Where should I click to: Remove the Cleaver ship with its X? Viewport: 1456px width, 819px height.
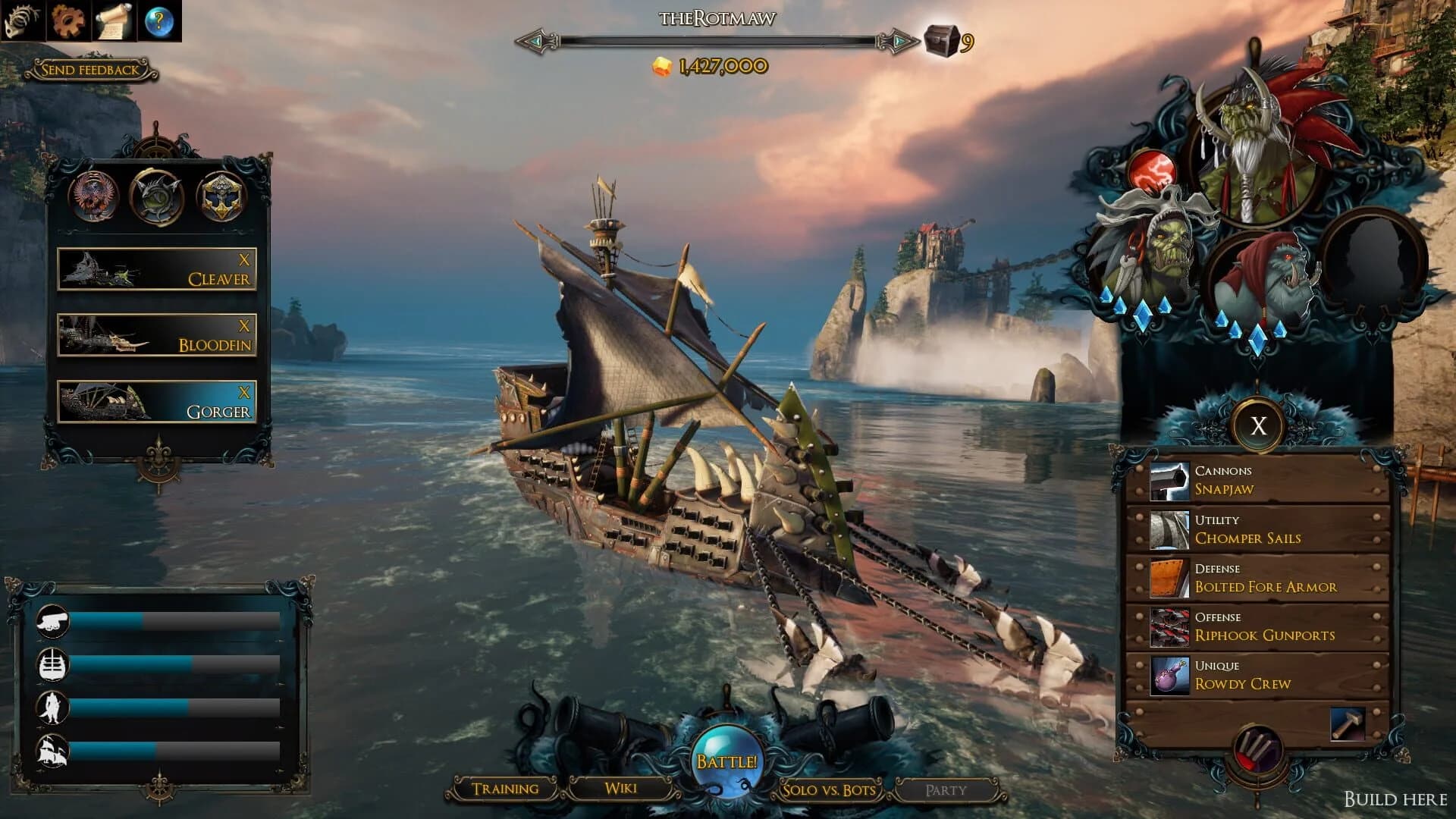(244, 258)
